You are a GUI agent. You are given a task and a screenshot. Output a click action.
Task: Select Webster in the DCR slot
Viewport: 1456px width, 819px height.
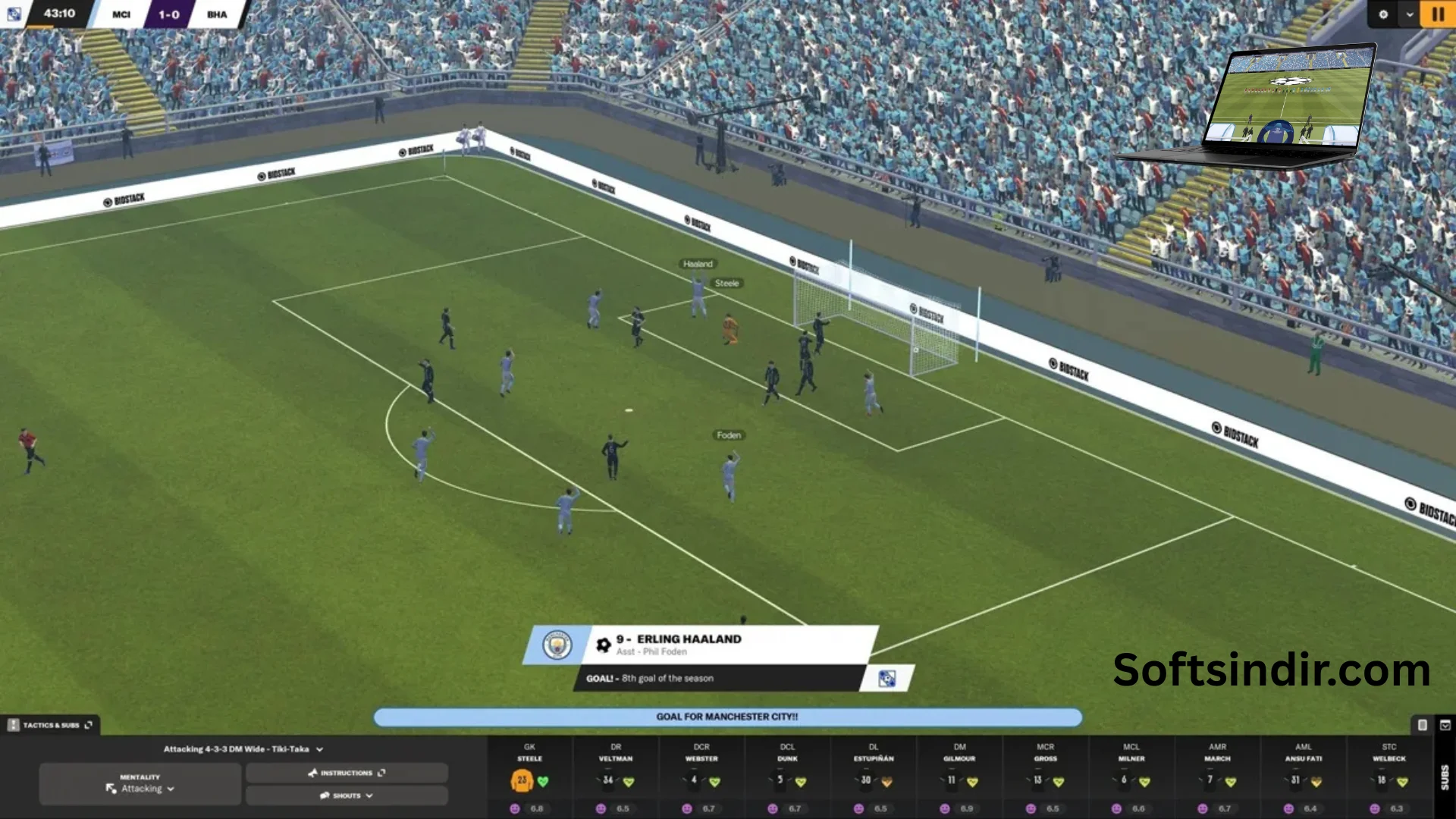coord(701,777)
